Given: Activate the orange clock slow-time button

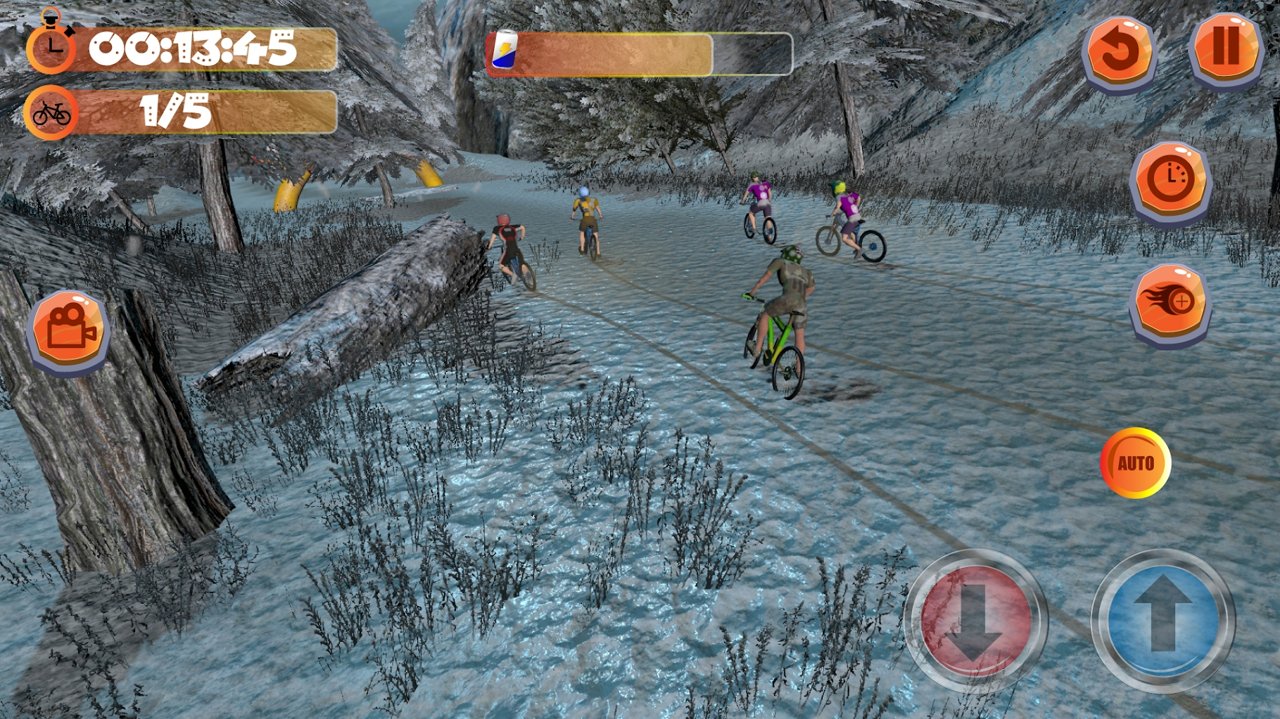Looking at the screenshot, I should [1170, 180].
